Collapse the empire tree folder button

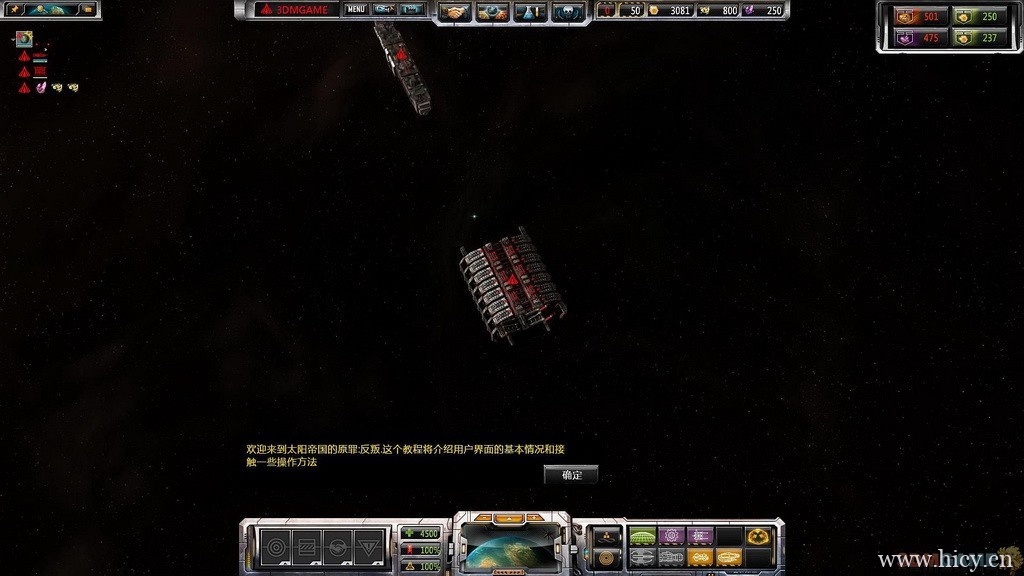click(87, 9)
